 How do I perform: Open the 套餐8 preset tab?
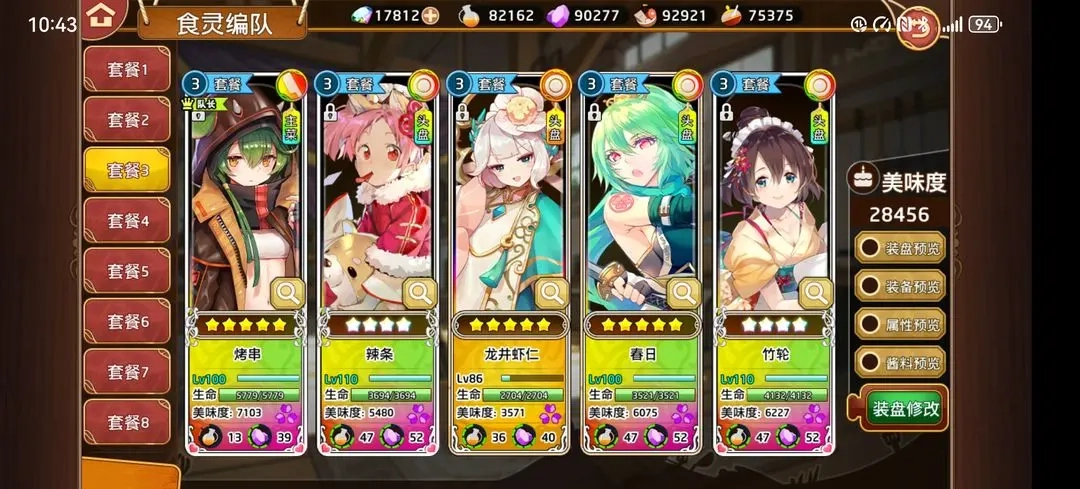(x=127, y=422)
